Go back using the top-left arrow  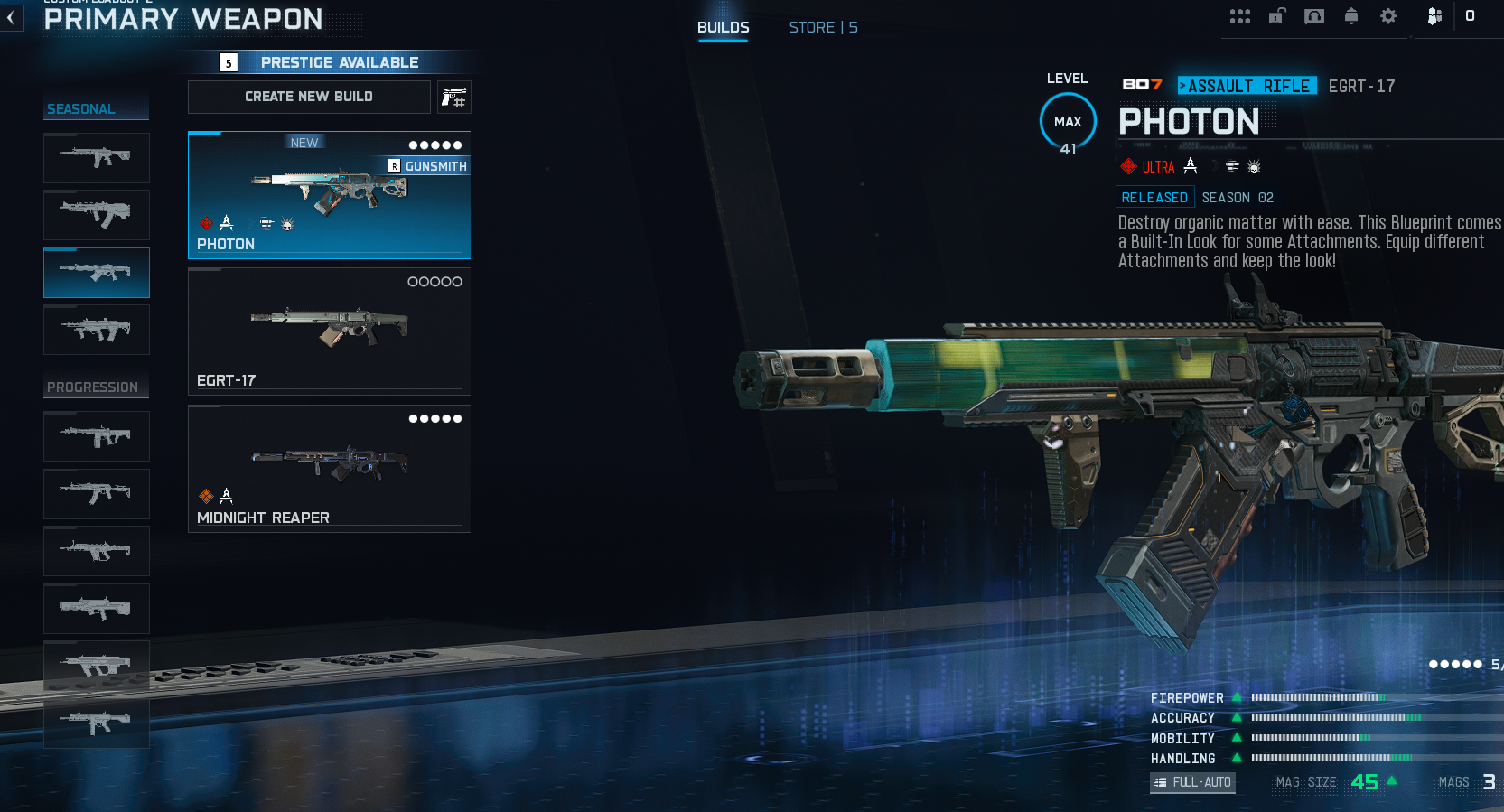(11, 18)
